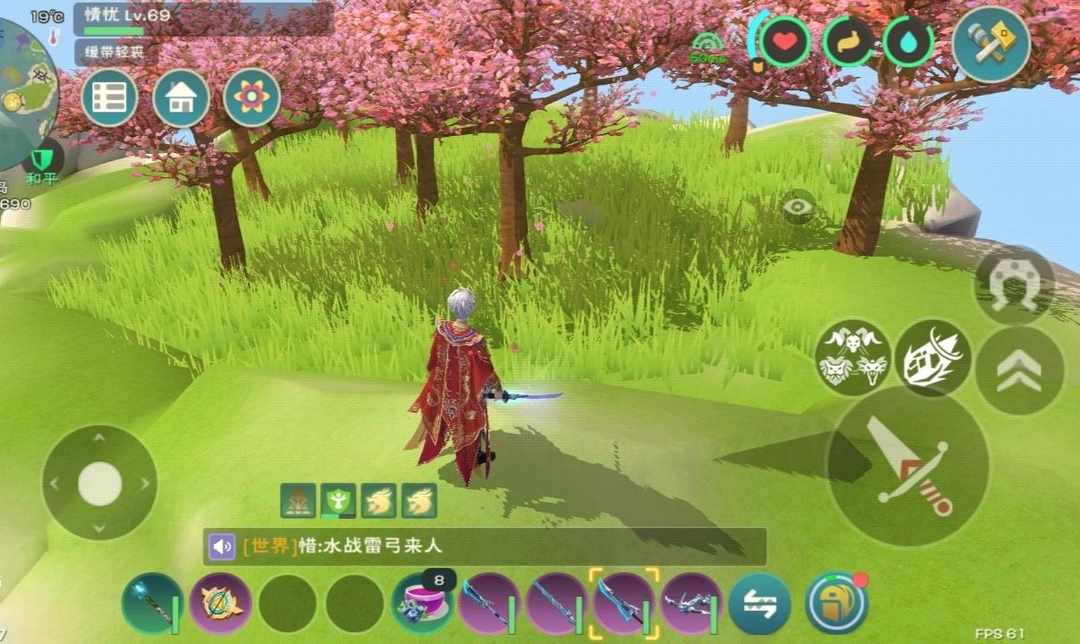Image resolution: width=1080 pixels, height=644 pixels.
Task: Use the shield charge skill
Action: pos(932,357)
